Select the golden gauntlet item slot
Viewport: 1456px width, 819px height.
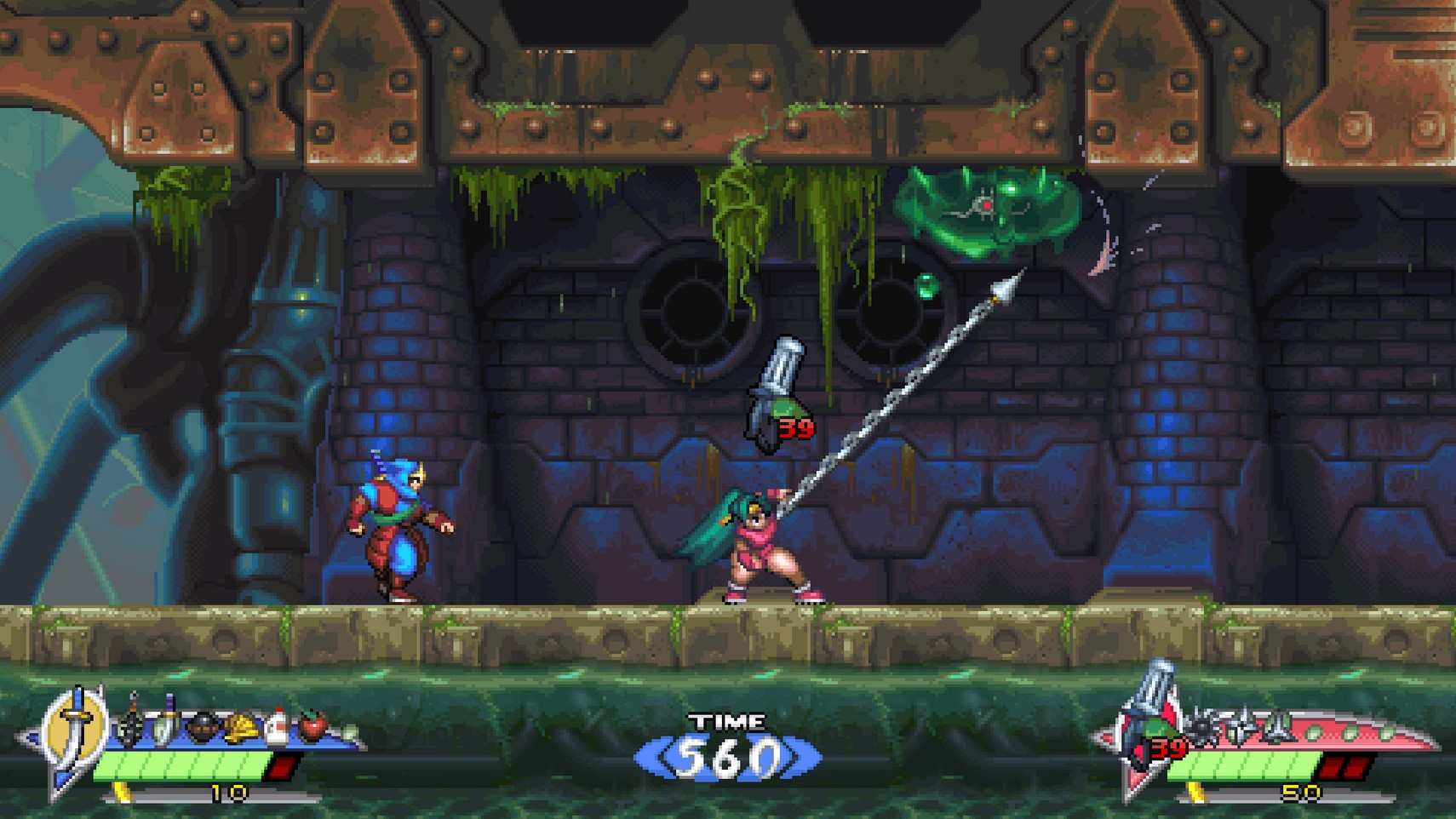click(241, 729)
